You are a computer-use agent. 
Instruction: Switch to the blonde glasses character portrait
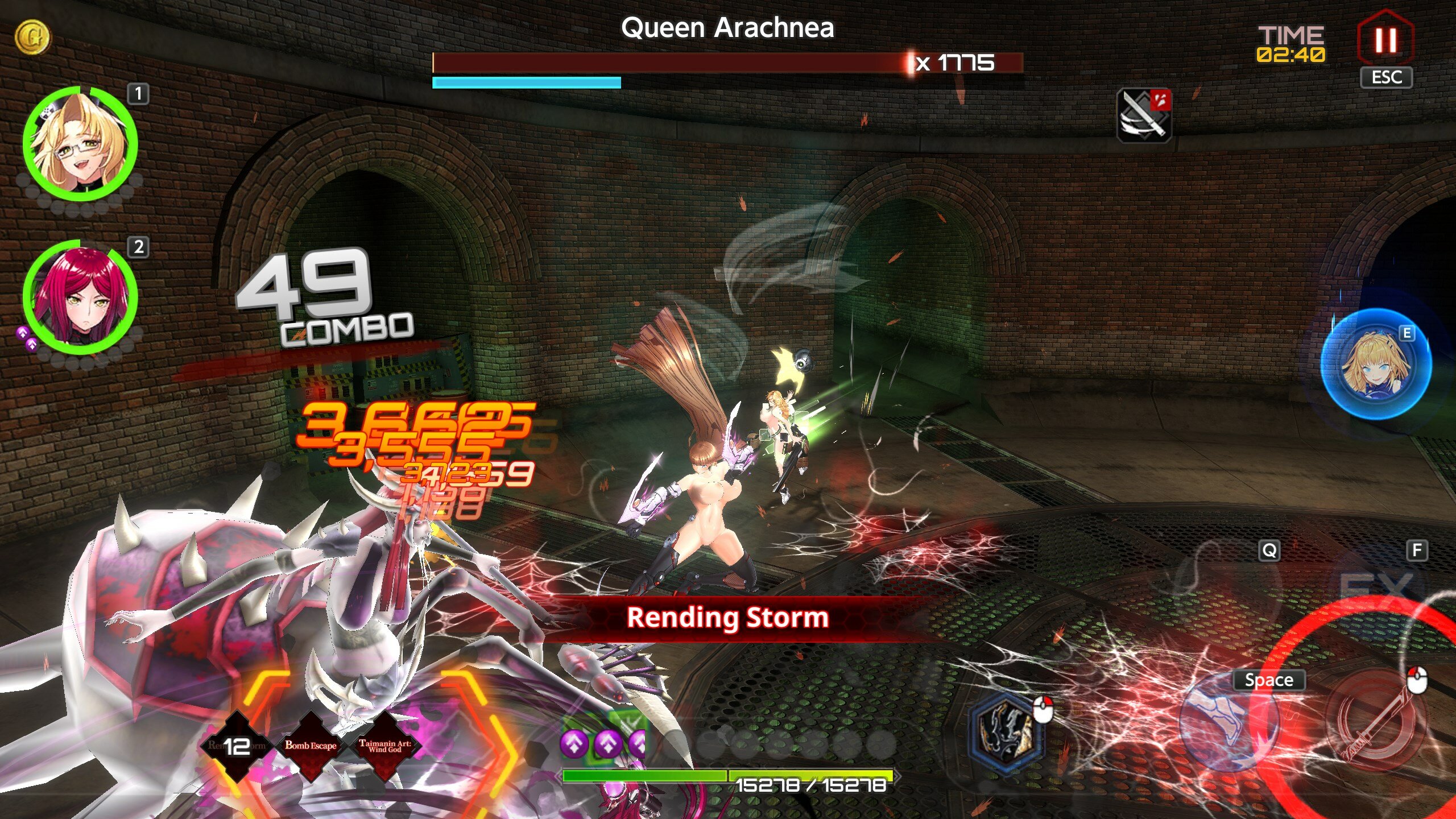click(80, 143)
